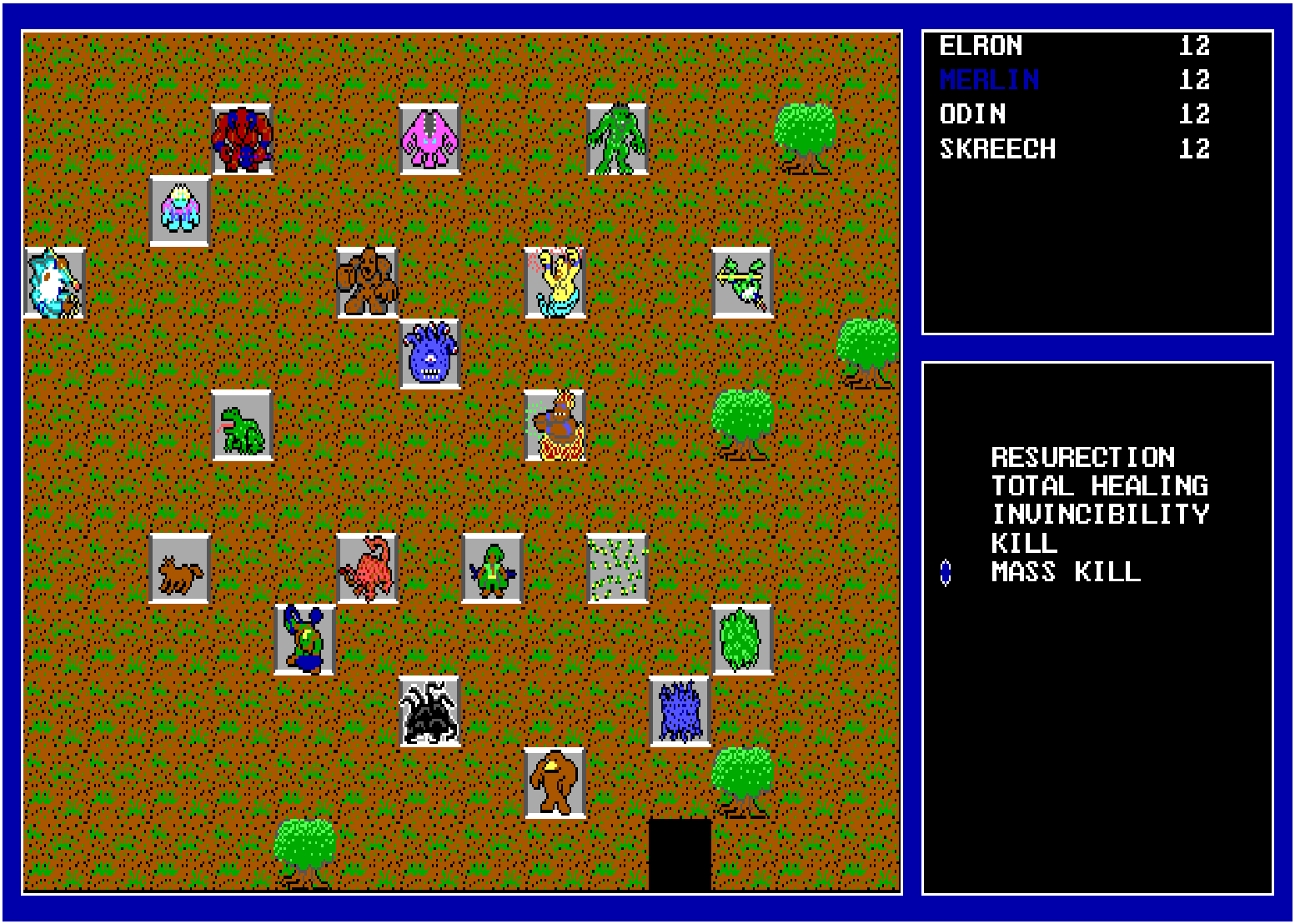Image resolution: width=1295 pixels, height=924 pixels.
Task: Select the green lizard creature
Action: point(243,427)
